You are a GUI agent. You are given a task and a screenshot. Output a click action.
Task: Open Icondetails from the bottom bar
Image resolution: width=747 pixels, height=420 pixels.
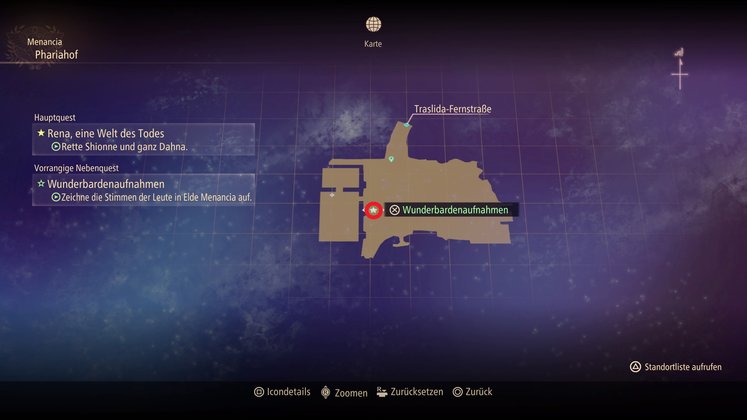(x=285, y=392)
